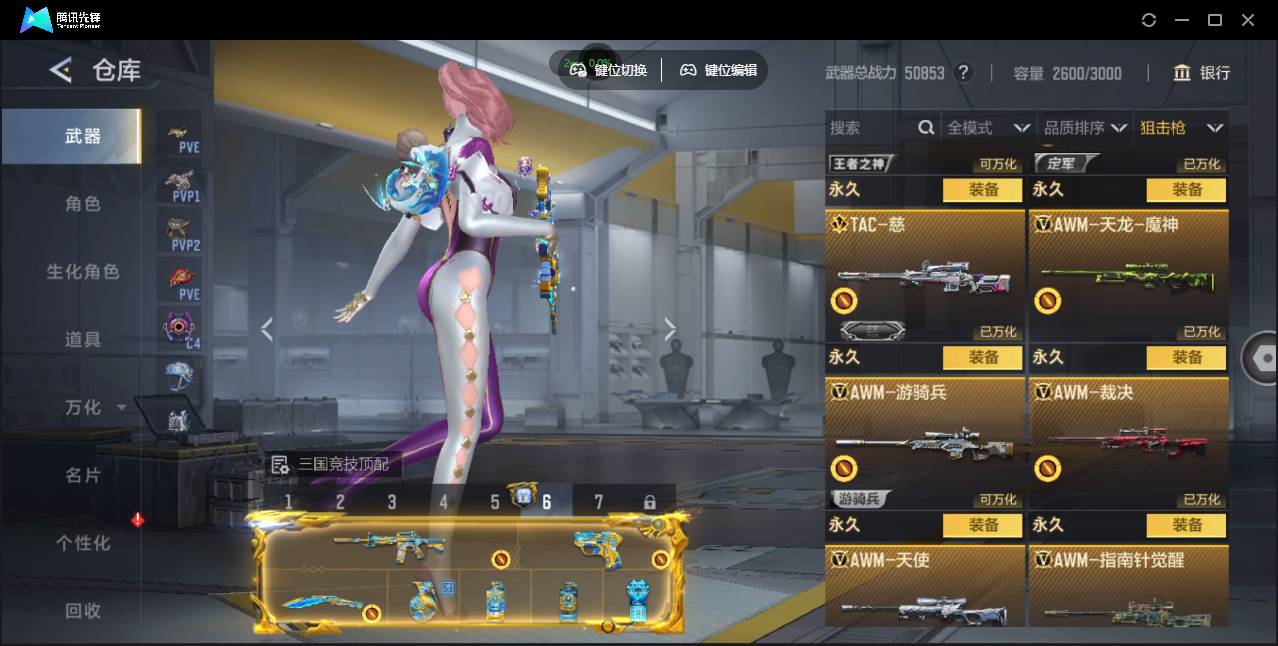Open 键位编辑 key editor
Viewport: 1278px width, 646px height.
(x=719, y=70)
